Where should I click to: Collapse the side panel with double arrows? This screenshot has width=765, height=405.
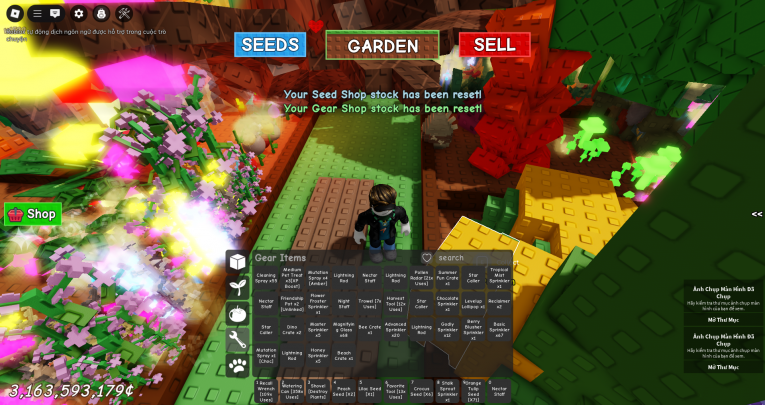(x=756, y=214)
